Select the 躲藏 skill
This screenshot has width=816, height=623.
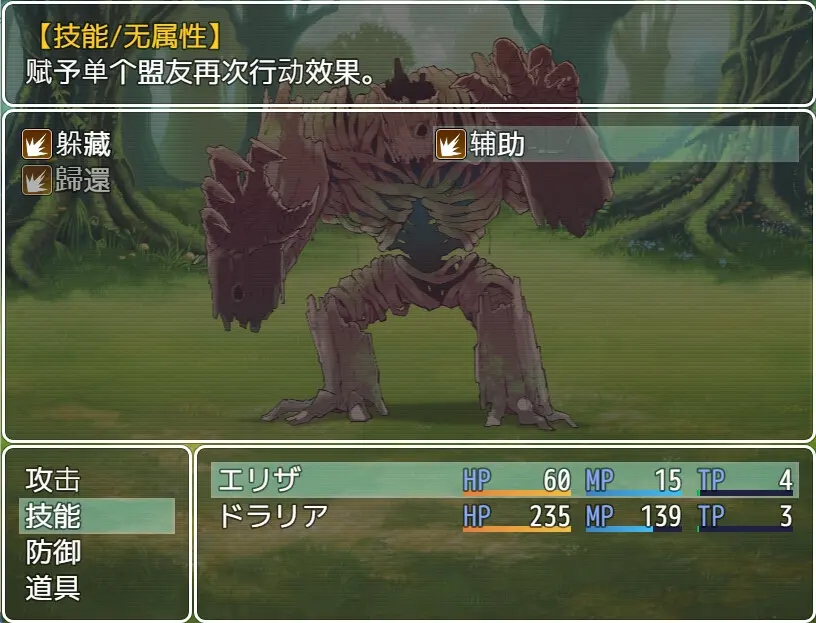[x=68, y=145]
